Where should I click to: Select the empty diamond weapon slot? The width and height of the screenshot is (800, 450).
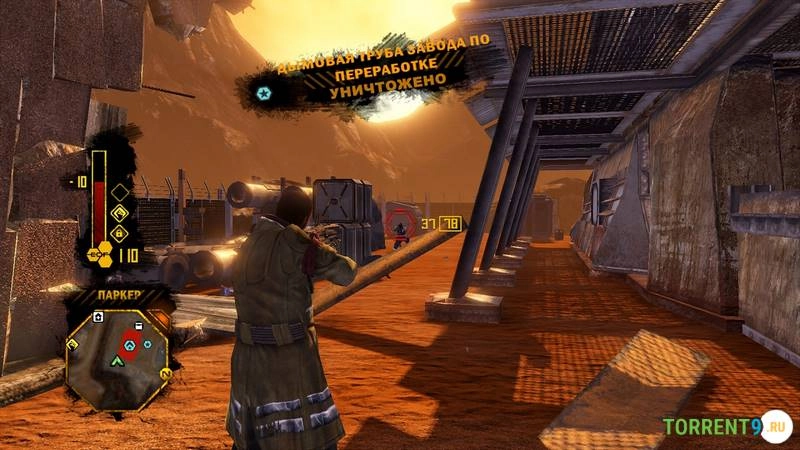click(x=119, y=191)
